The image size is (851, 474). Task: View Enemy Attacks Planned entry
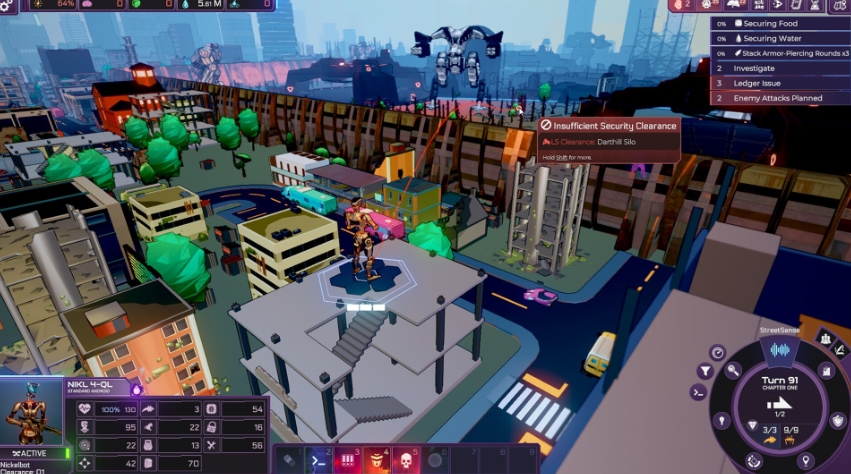[x=778, y=98]
